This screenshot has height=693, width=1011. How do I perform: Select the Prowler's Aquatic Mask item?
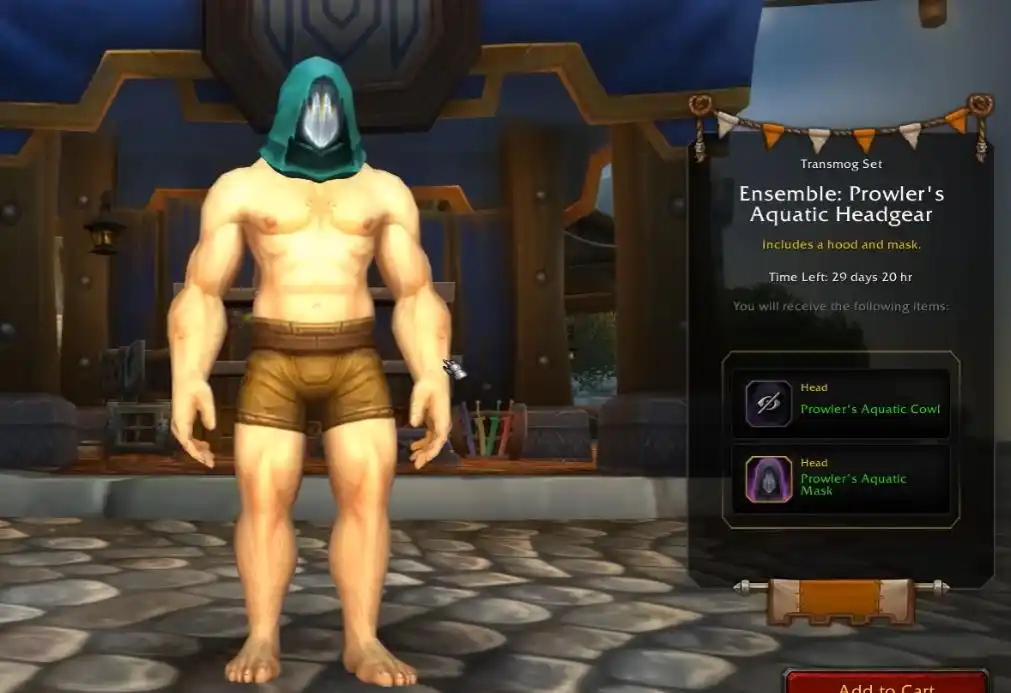[840, 479]
